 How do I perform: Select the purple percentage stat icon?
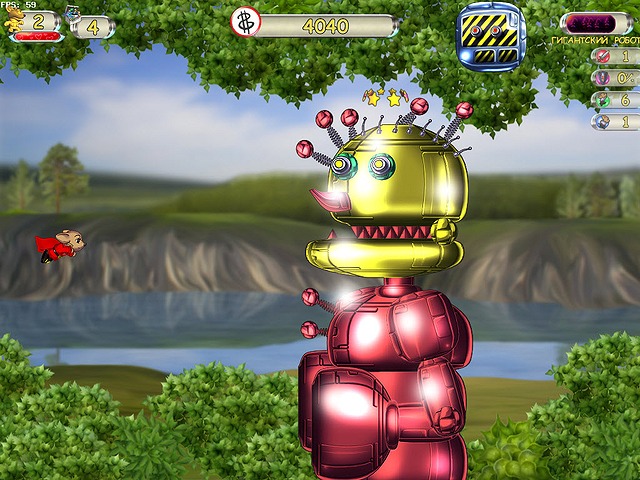[x=602, y=77]
